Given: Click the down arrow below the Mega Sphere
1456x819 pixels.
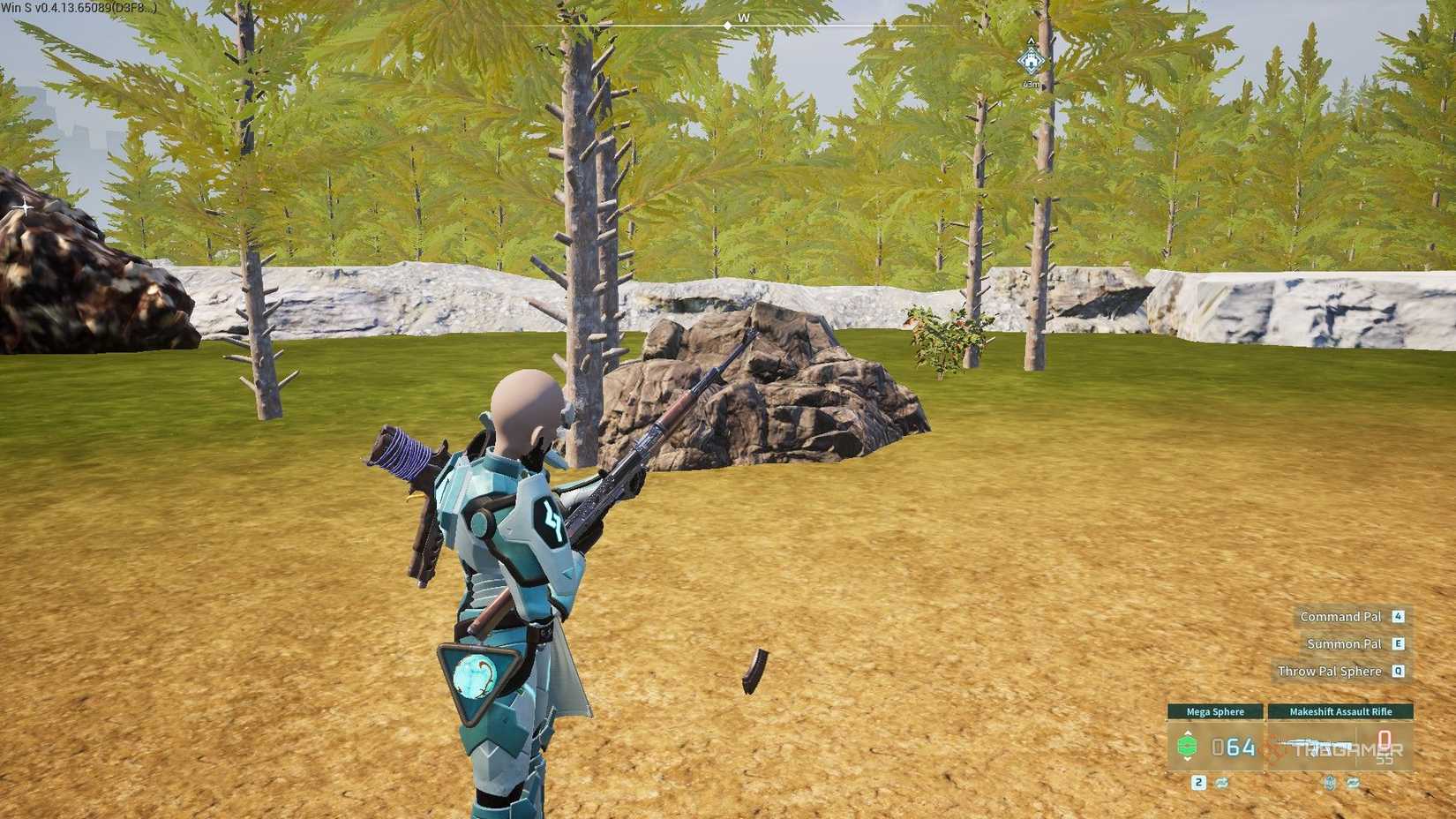Looking at the screenshot, I should pyautogui.click(x=1187, y=760).
